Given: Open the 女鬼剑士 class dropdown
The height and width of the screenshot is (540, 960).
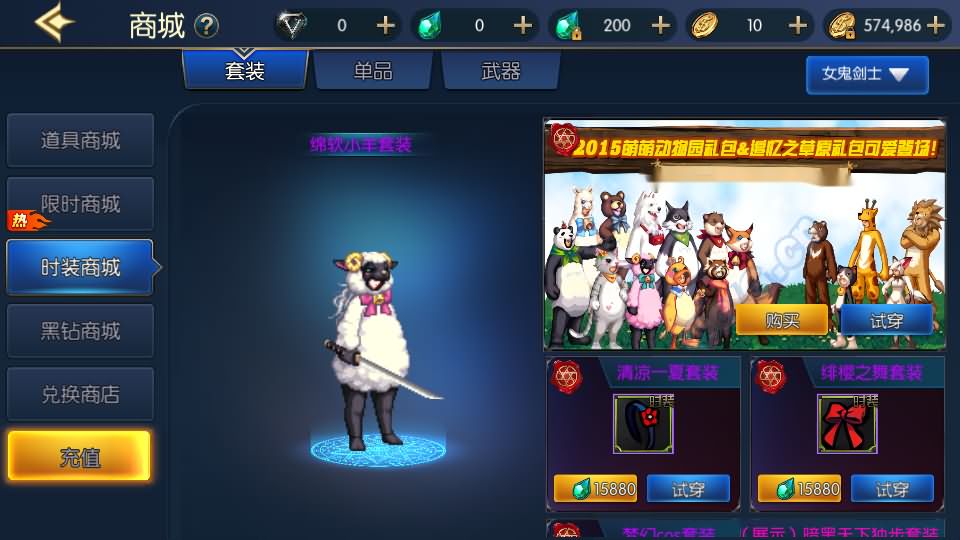Looking at the screenshot, I should [x=866, y=74].
